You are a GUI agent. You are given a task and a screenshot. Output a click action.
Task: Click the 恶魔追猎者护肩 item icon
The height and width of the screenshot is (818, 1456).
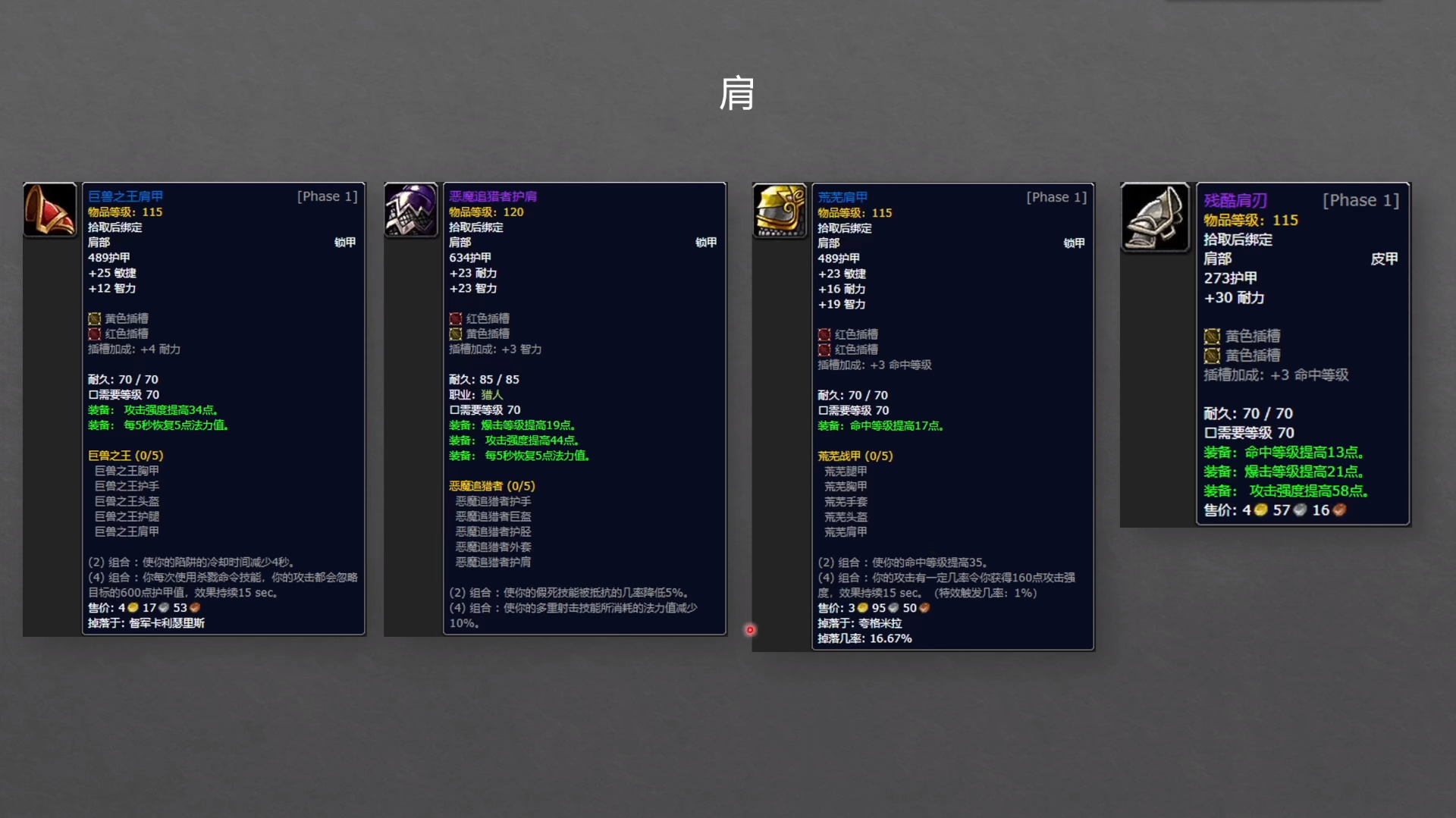[410, 211]
